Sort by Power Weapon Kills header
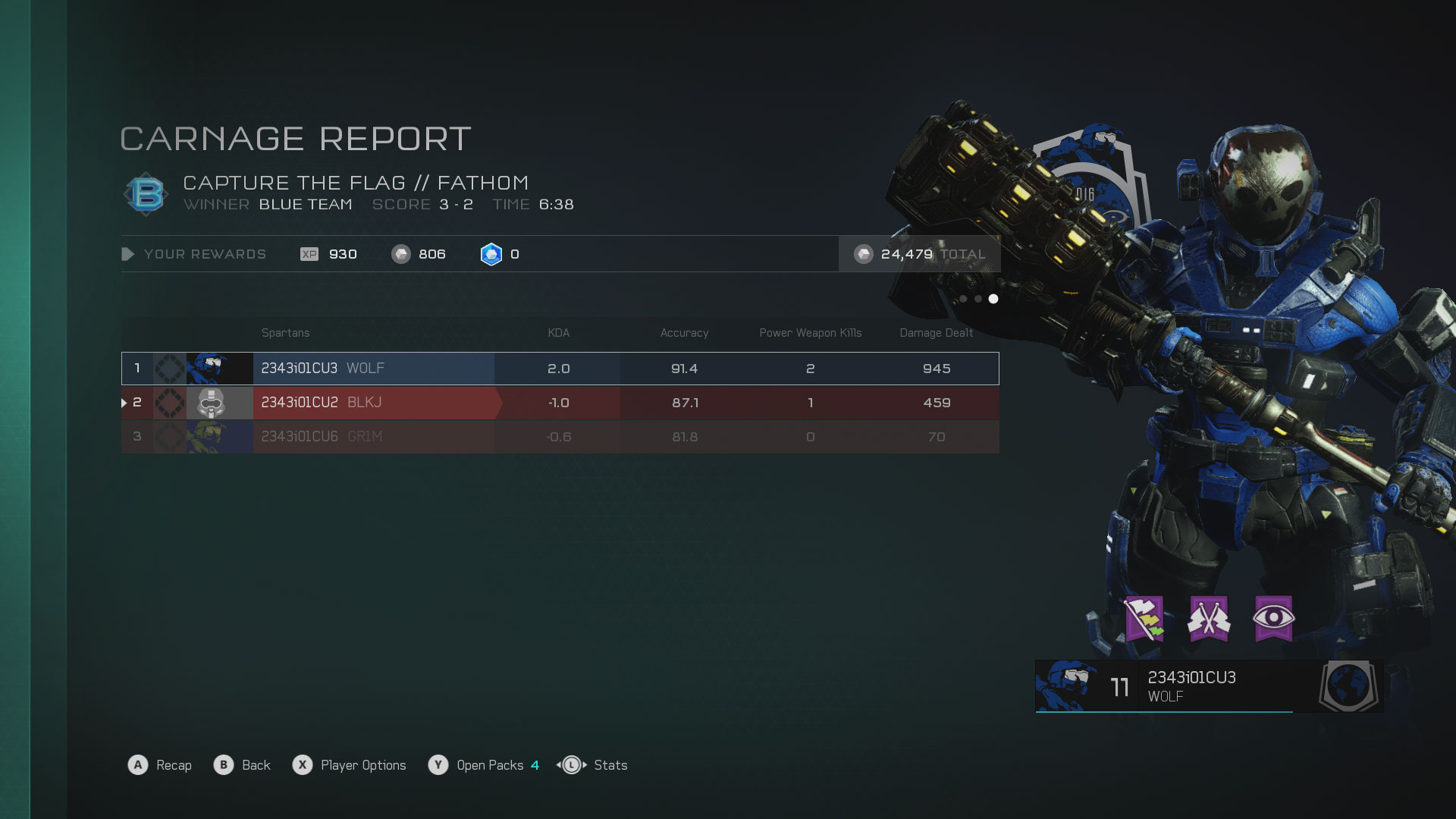Viewport: 1456px width, 819px height. pyautogui.click(x=810, y=333)
